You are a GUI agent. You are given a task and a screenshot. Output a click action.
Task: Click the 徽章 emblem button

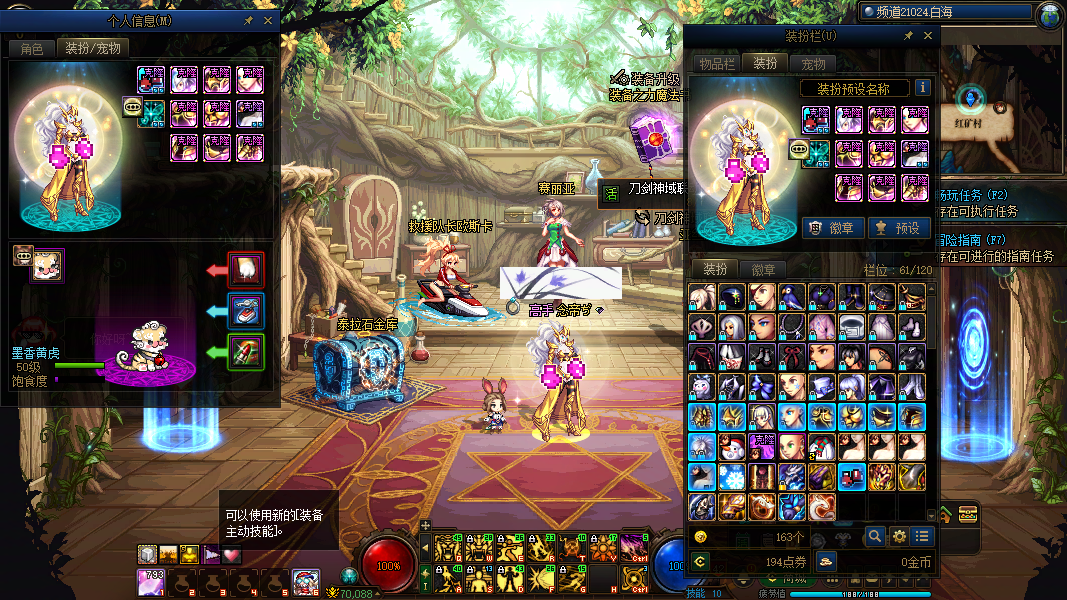pyautogui.click(x=832, y=227)
